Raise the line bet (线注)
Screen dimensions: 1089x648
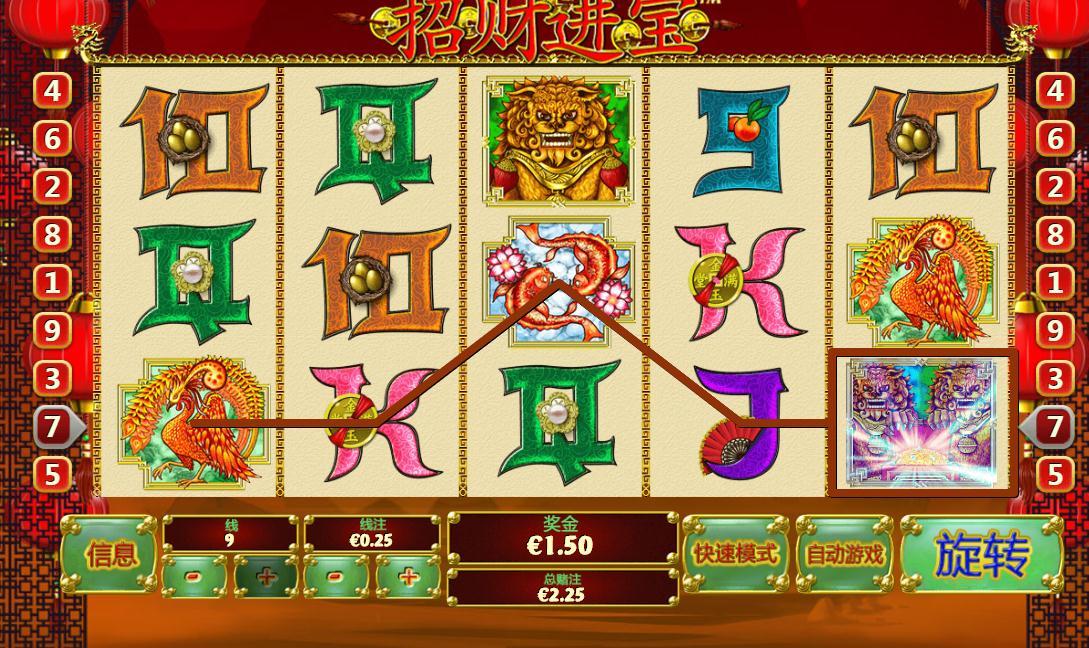tap(409, 577)
